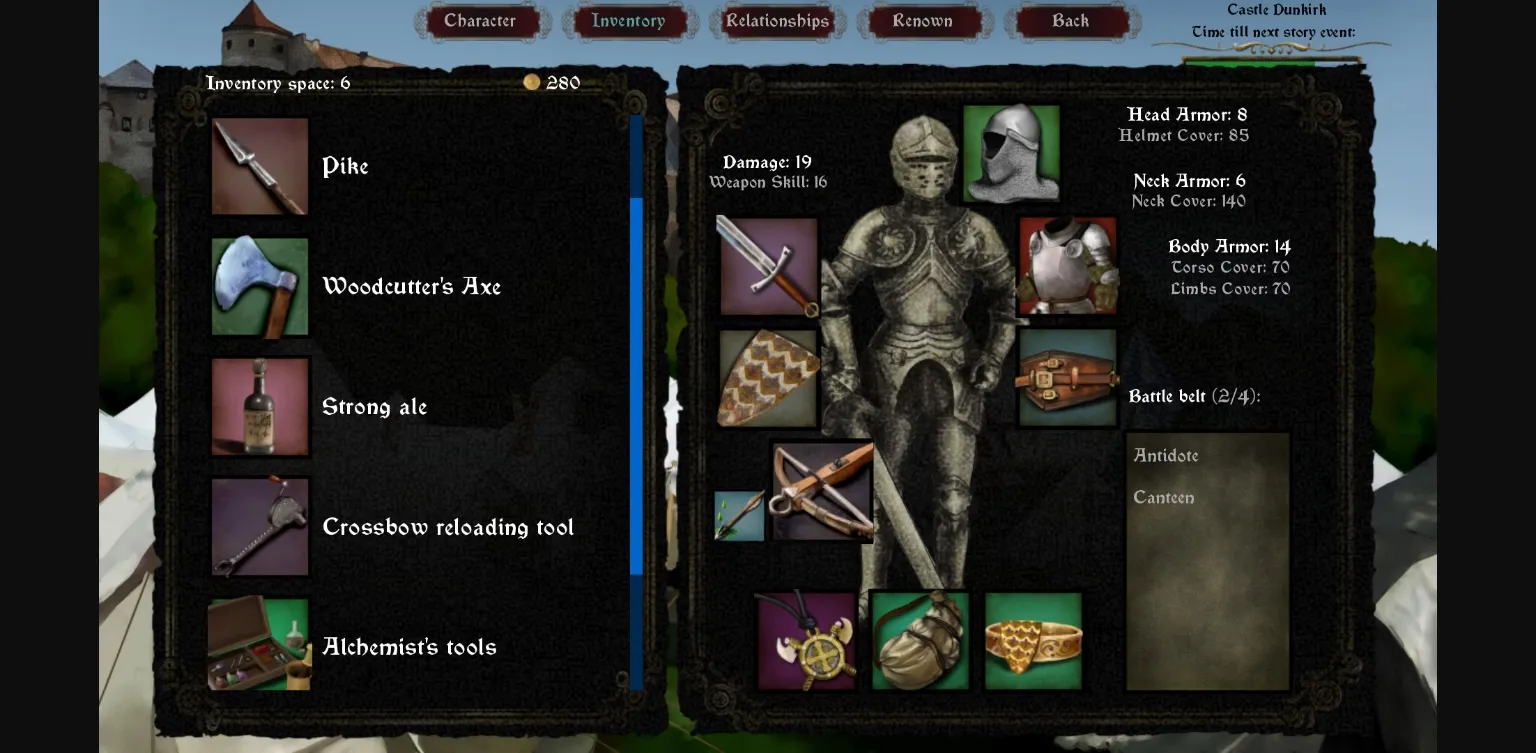Select the Woodcutter's Axe item
The image size is (1536, 753).
coord(259,286)
